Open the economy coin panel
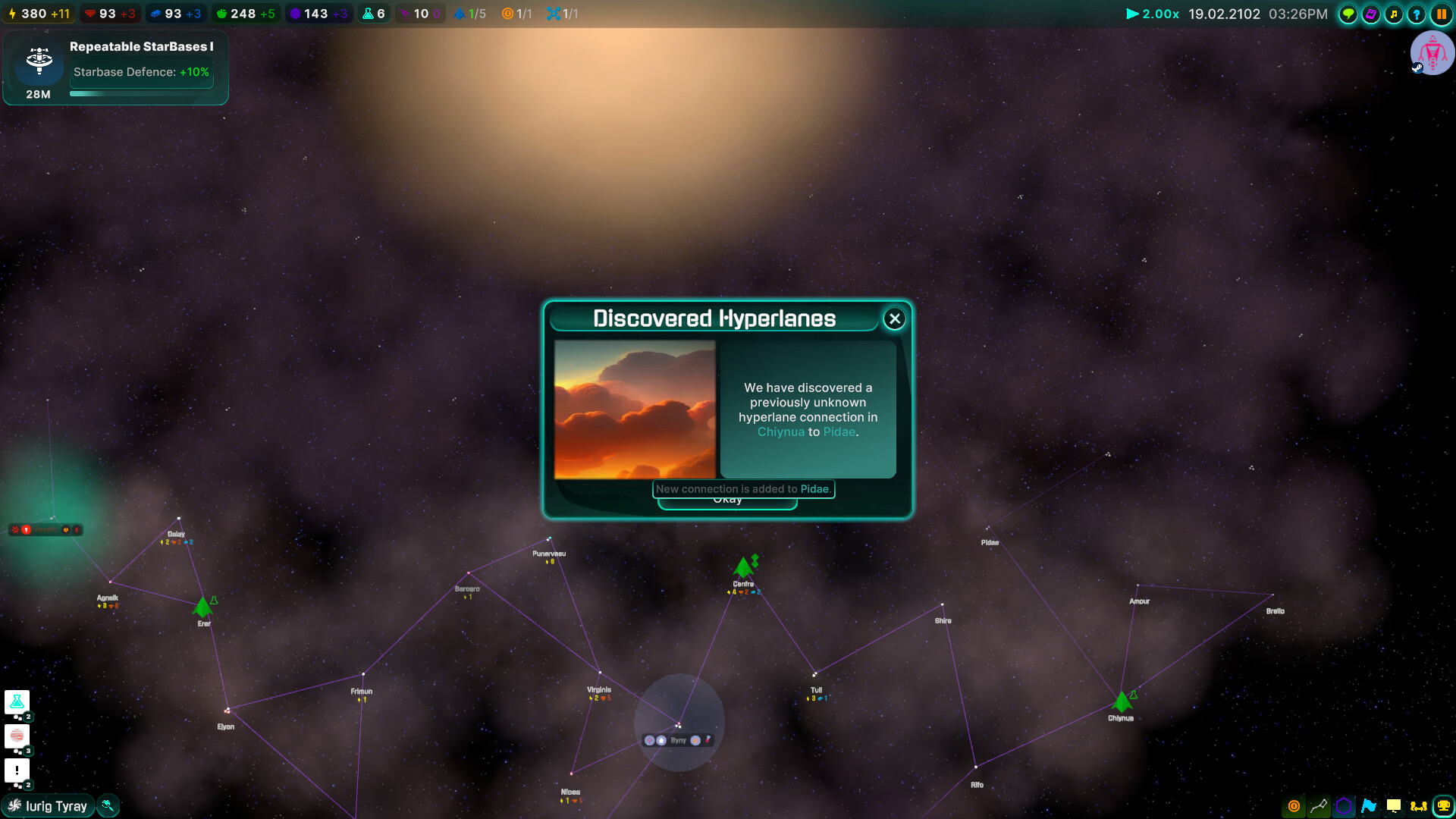Image resolution: width=1456 pixels, height=819 pixels. [1293, 806]
